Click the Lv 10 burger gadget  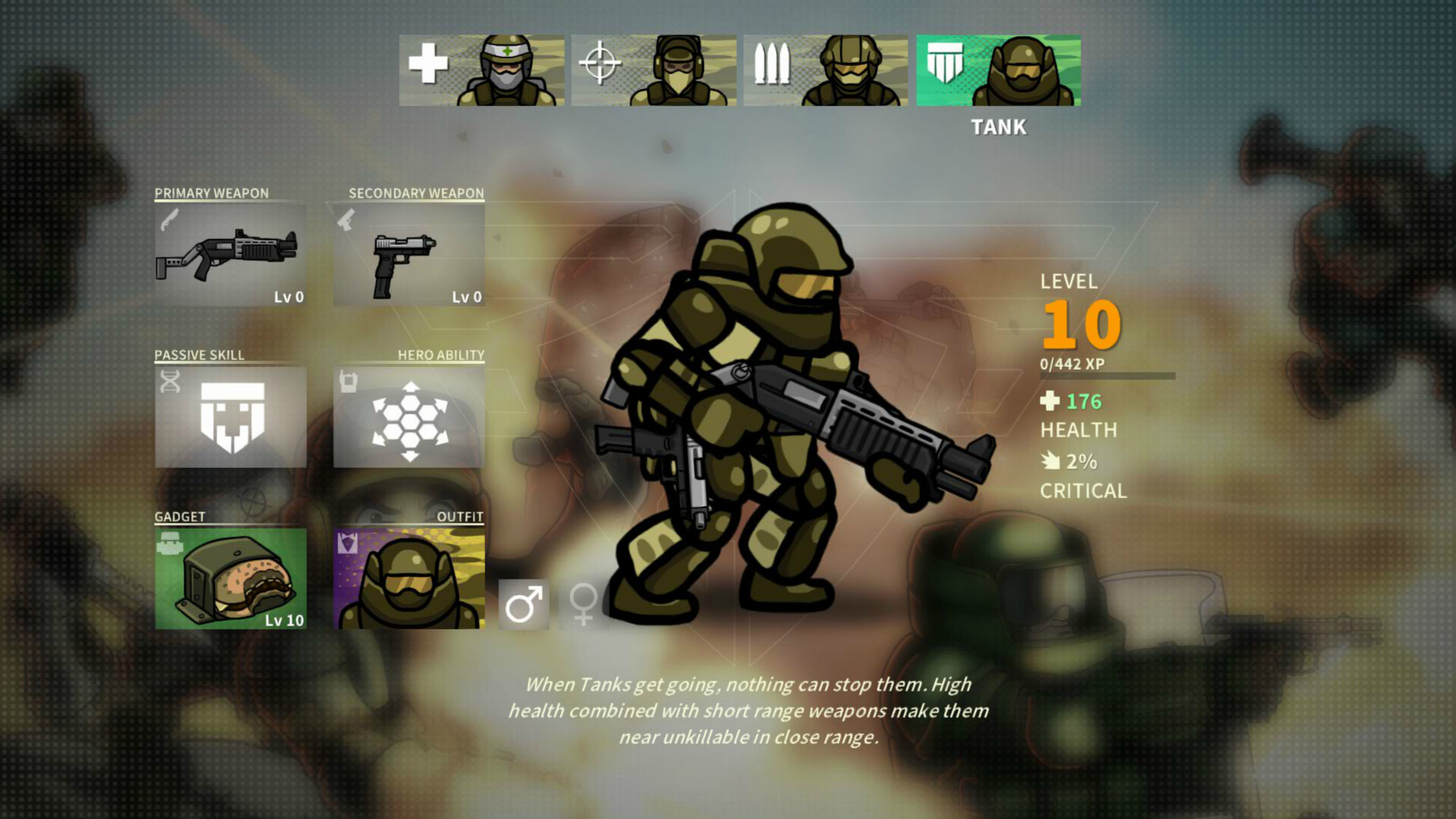pyautogui.click(x=230, y=579)
